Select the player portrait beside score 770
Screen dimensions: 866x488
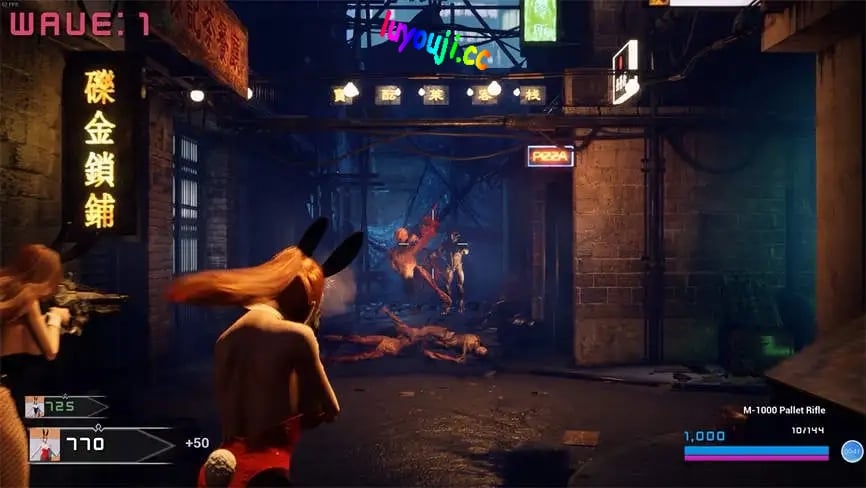click(44, 445)
